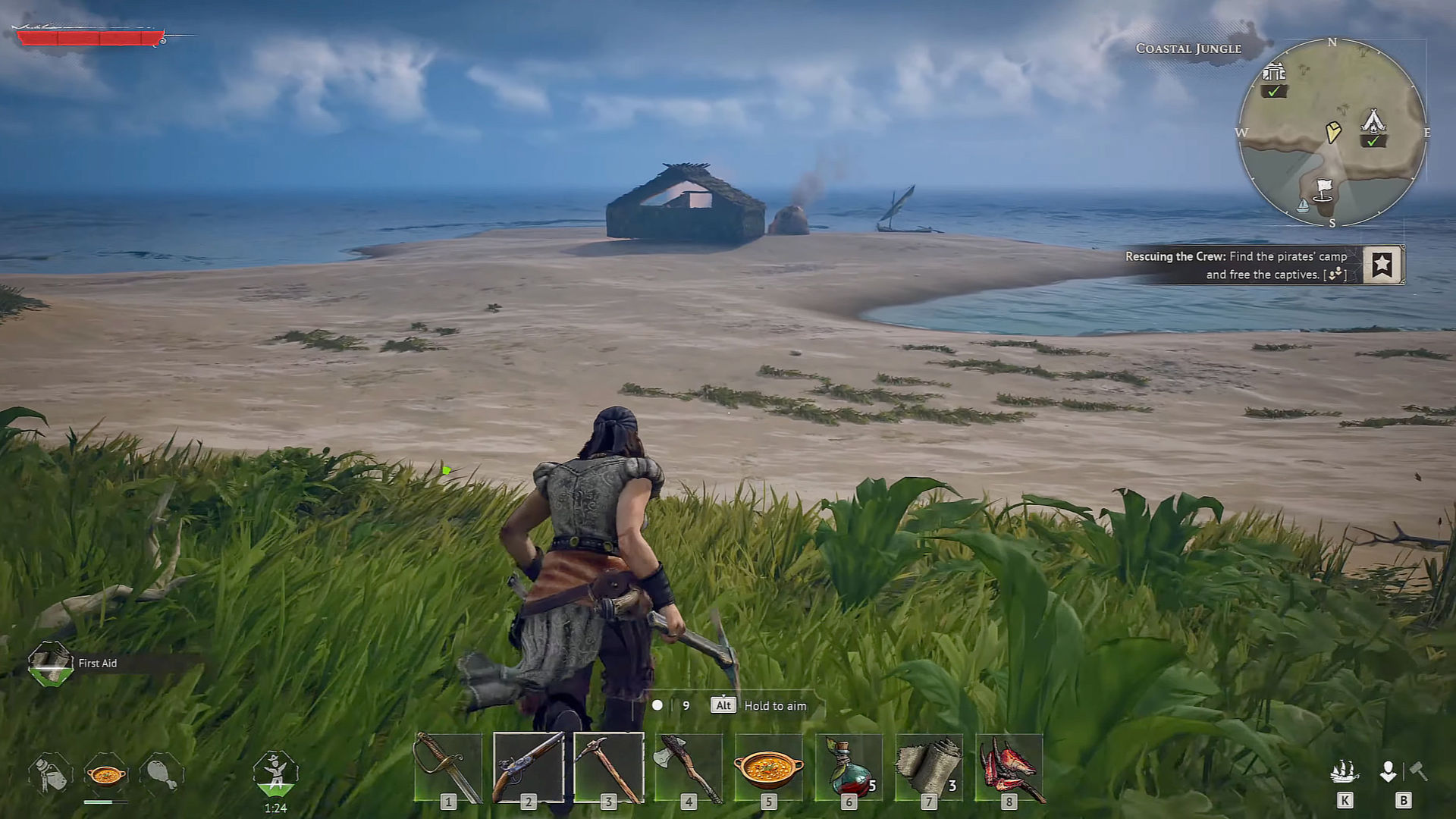Click the empty drink bottle slot

[x=50, y=774]
